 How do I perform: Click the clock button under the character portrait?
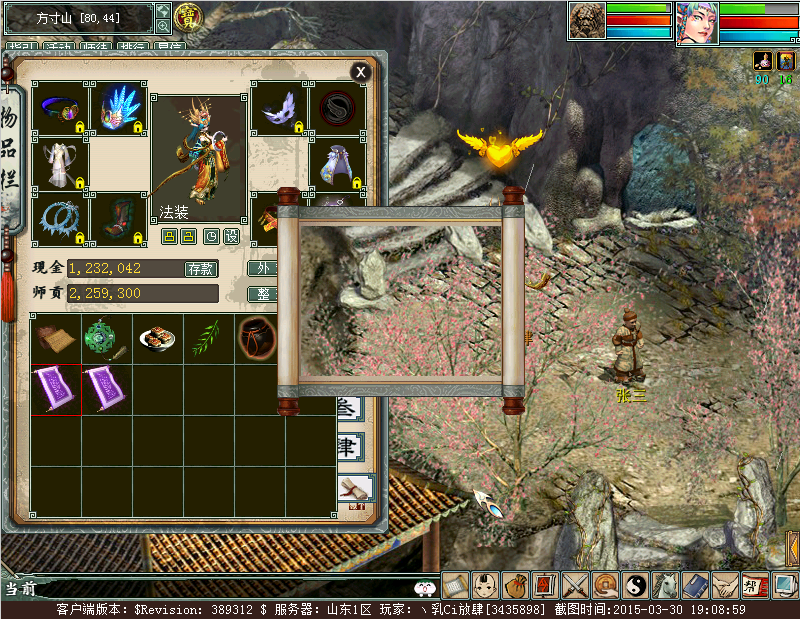(x=212, y=236)
